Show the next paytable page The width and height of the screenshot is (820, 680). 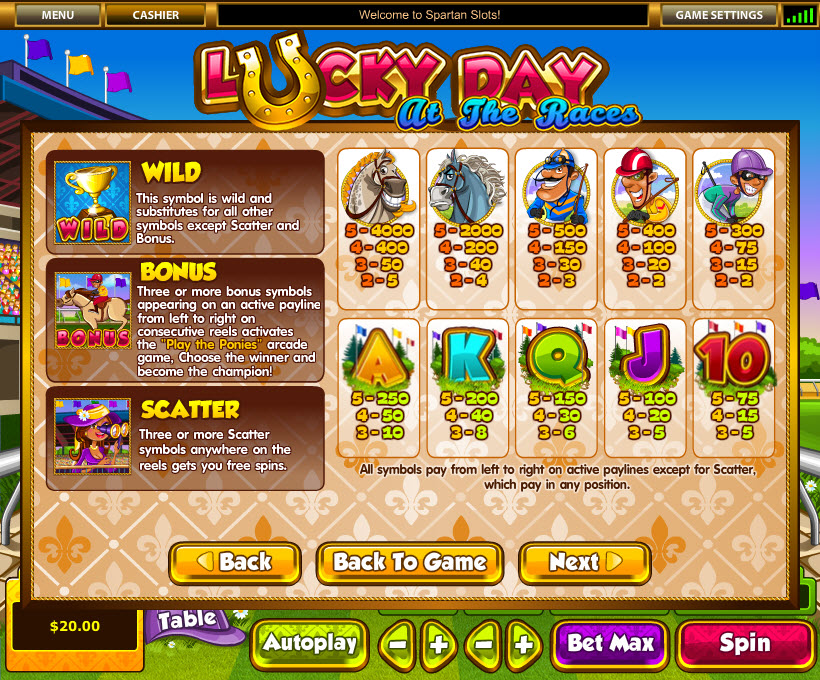585,563
